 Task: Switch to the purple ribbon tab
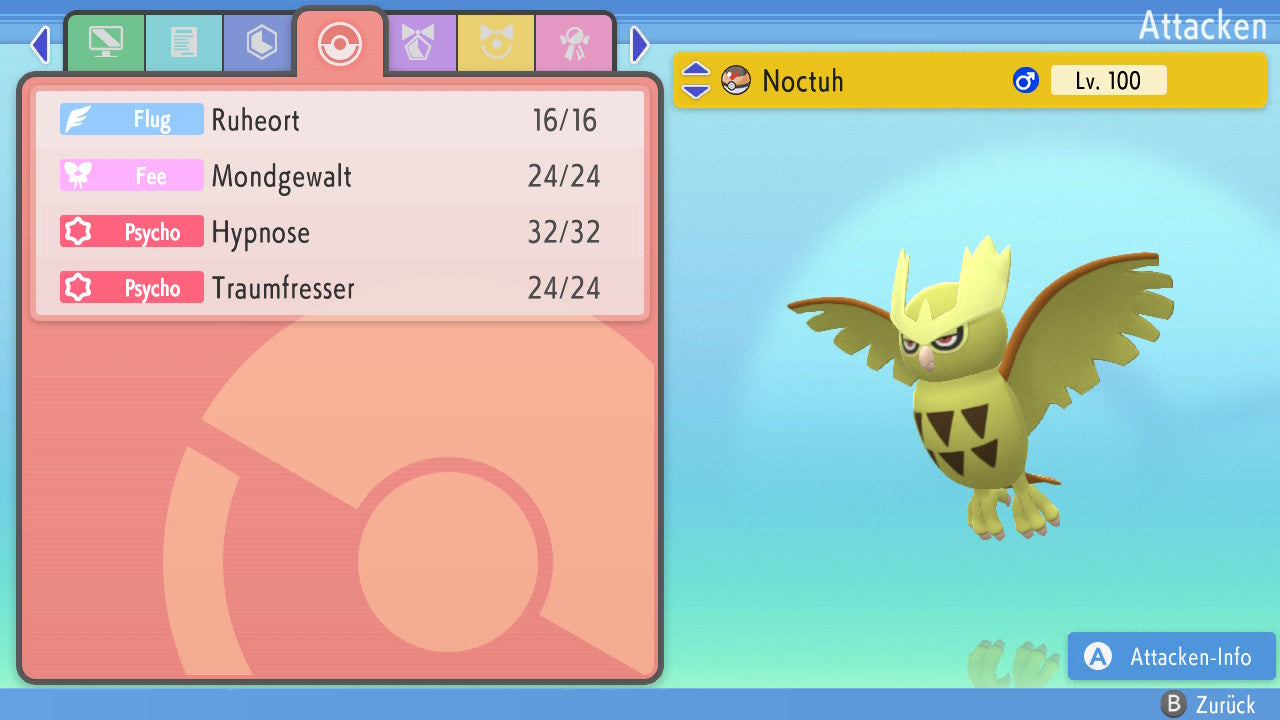(x=419, y=43)
